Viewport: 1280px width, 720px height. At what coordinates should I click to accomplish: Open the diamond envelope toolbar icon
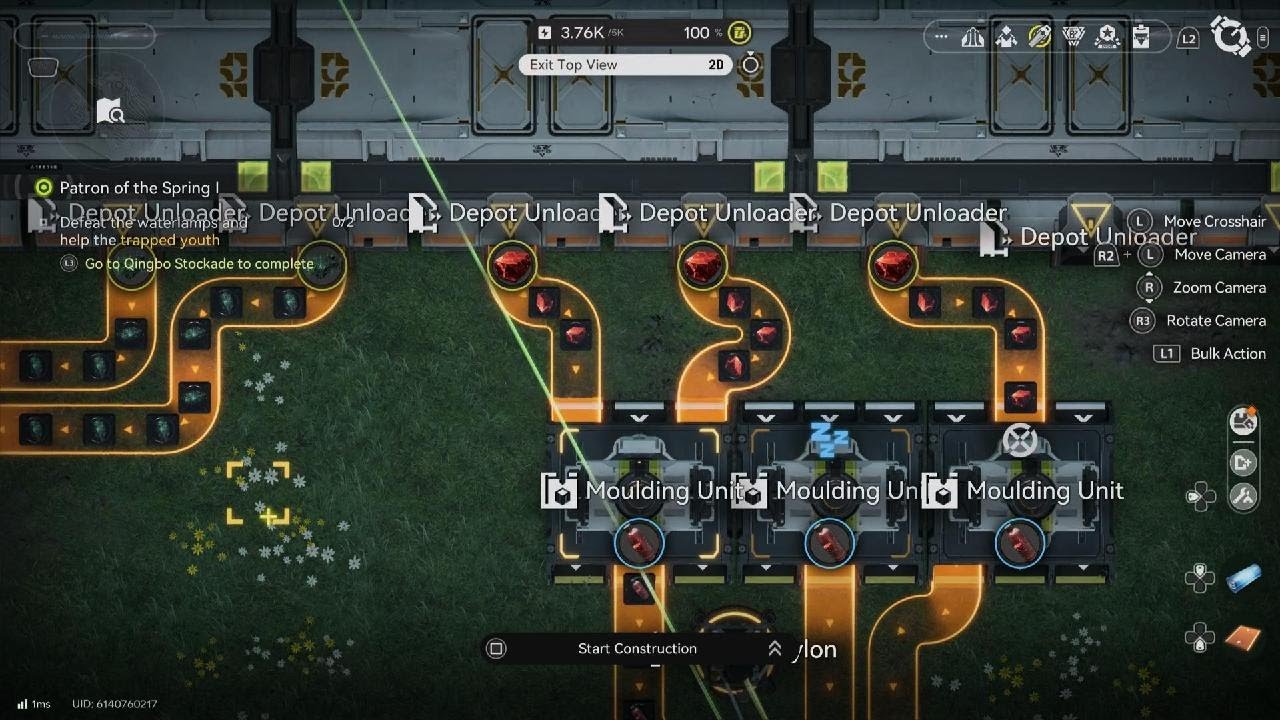coord(1006,37)
